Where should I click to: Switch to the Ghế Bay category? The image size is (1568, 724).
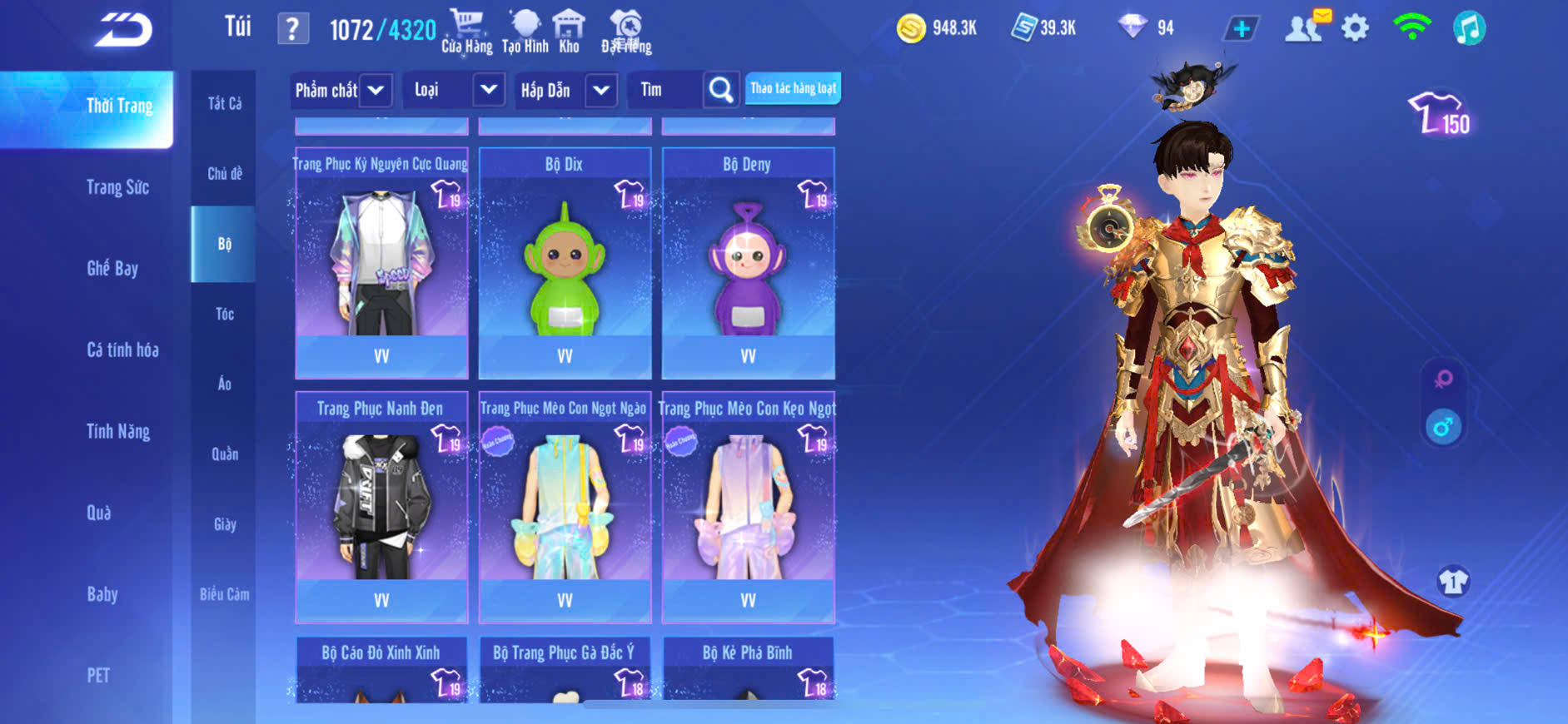tap(112, 268)
